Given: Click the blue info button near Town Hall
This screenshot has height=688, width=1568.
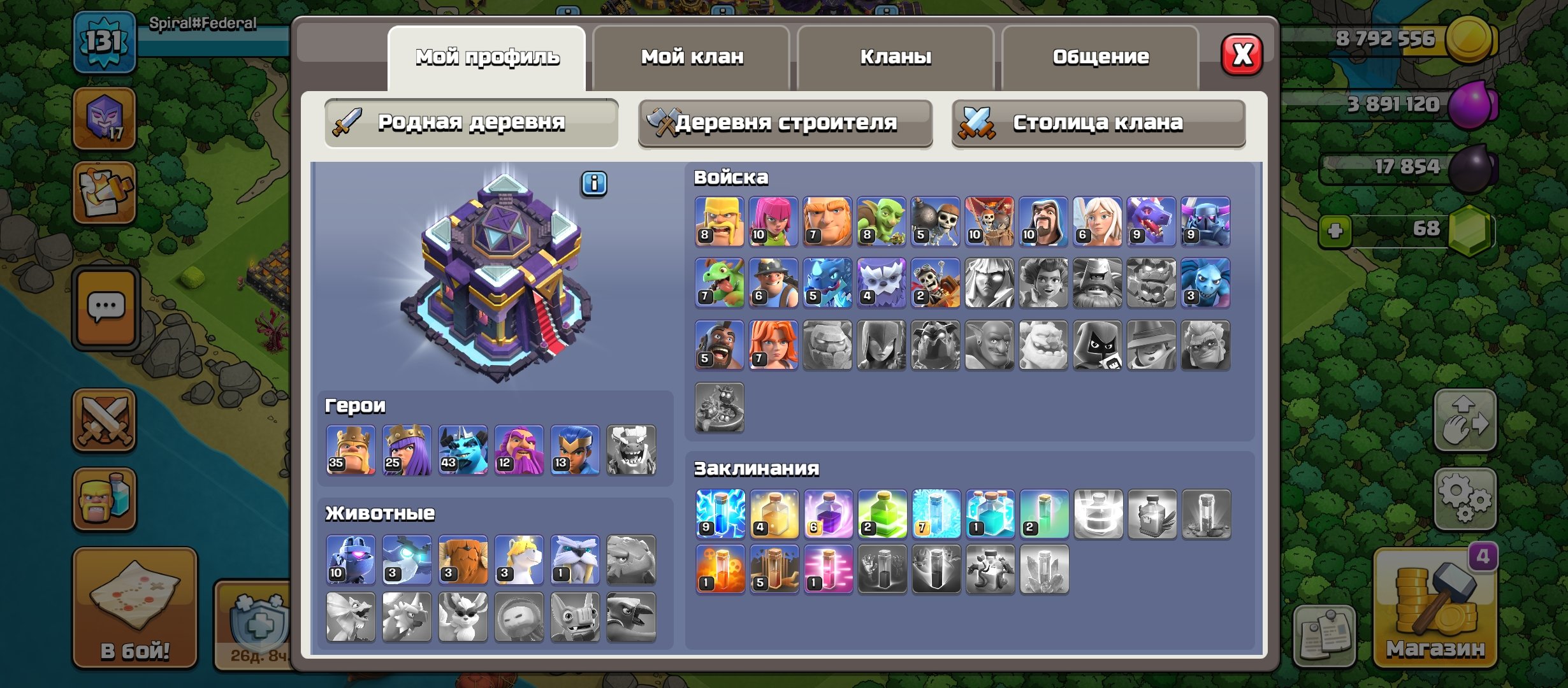Looking at the screenshot, I should click(x=594, y=183).
